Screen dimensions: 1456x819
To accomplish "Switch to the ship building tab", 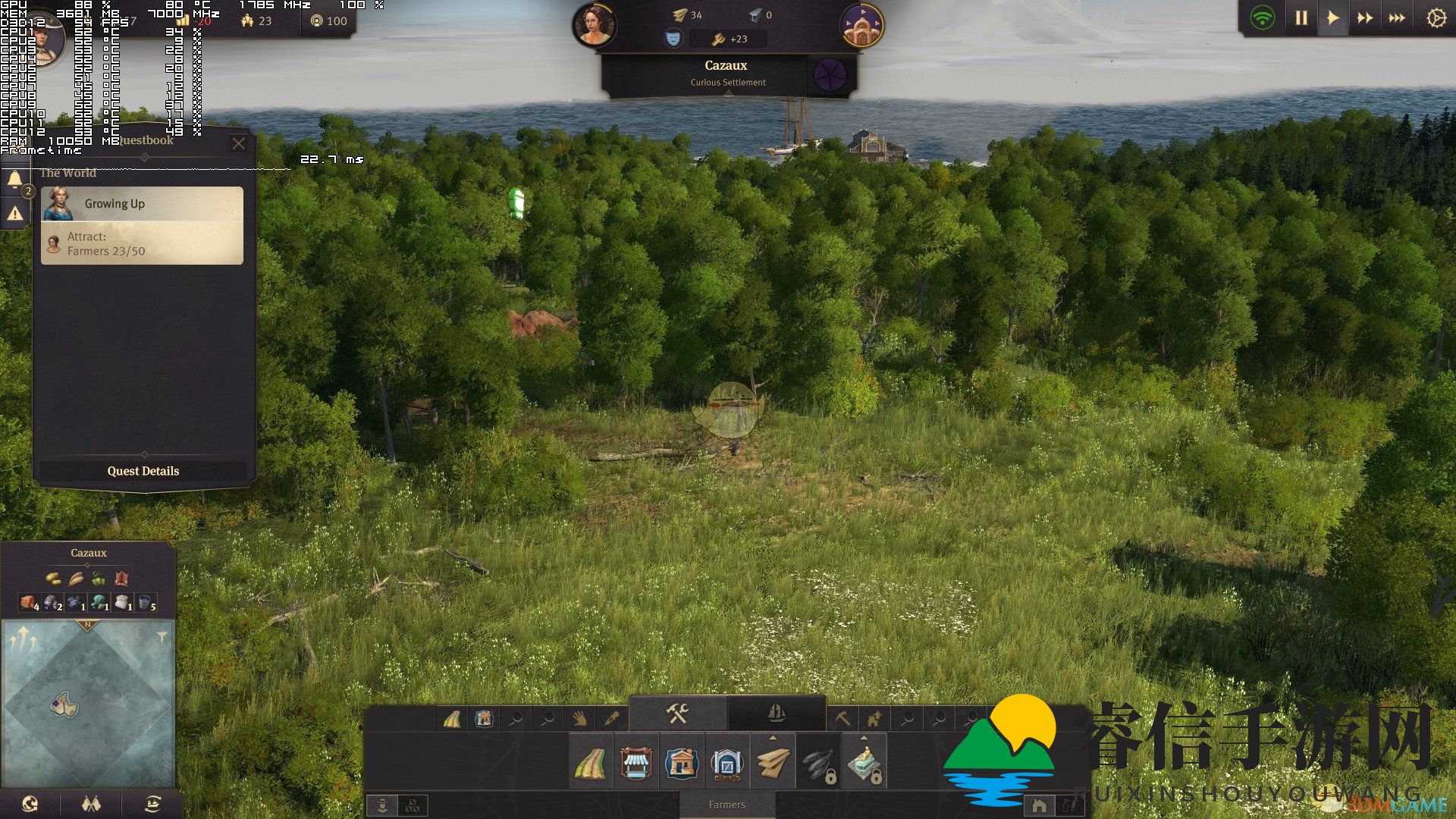I will pyautogui.click(x=776, y=714).
